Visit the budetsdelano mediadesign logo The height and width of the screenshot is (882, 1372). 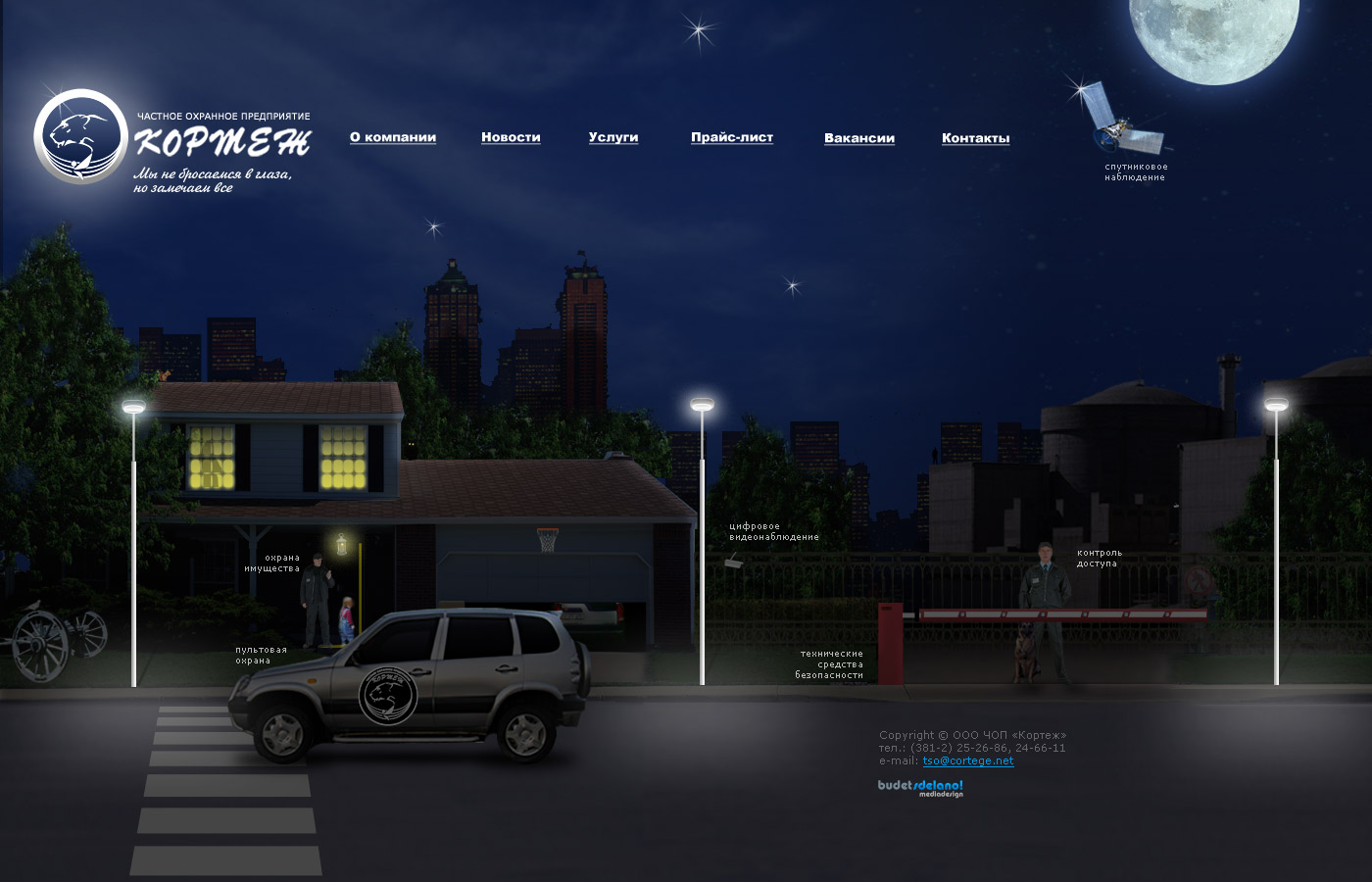(920, 788)
